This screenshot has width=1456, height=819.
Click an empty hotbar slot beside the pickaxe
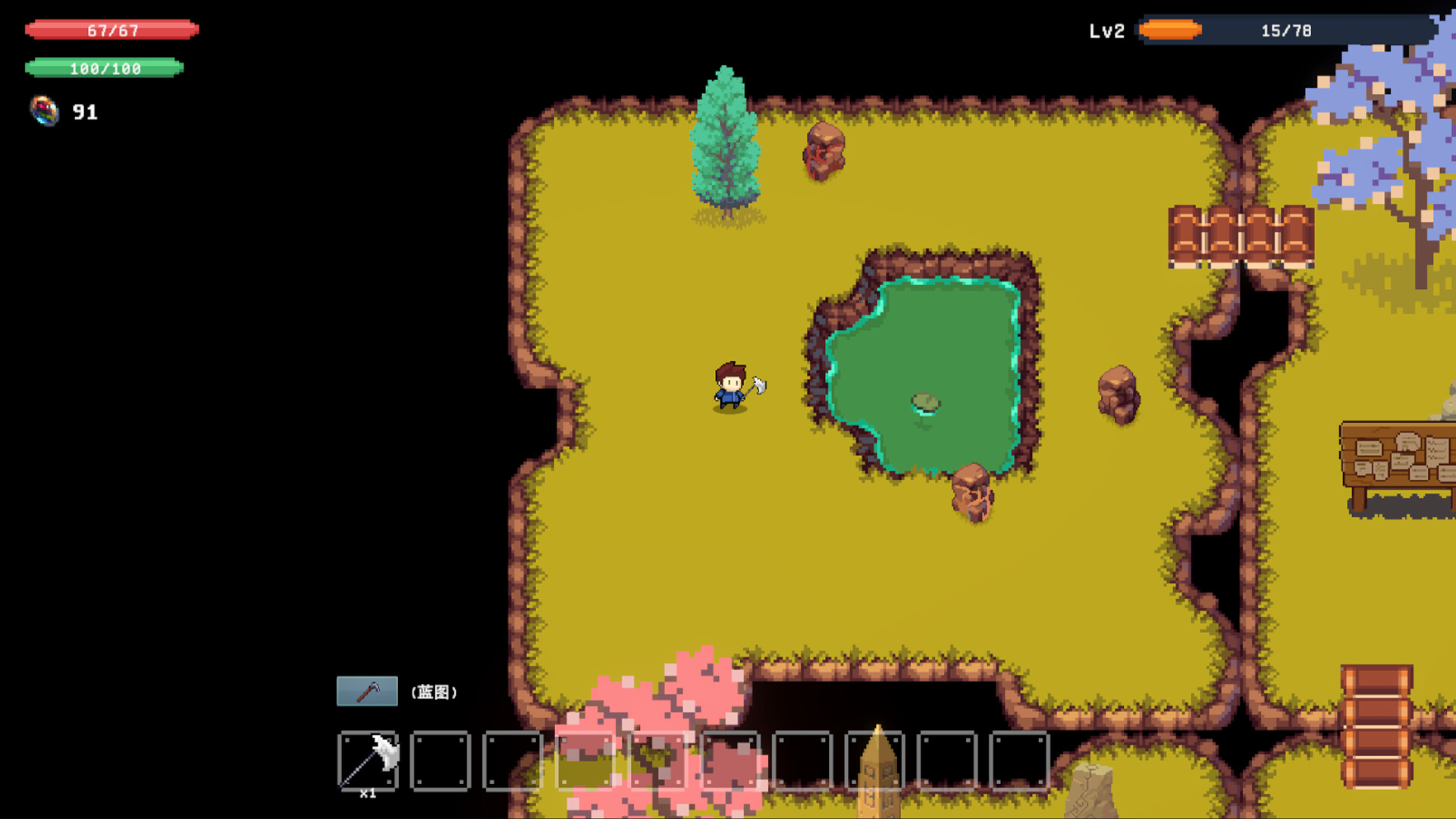[x=442, y=759]
